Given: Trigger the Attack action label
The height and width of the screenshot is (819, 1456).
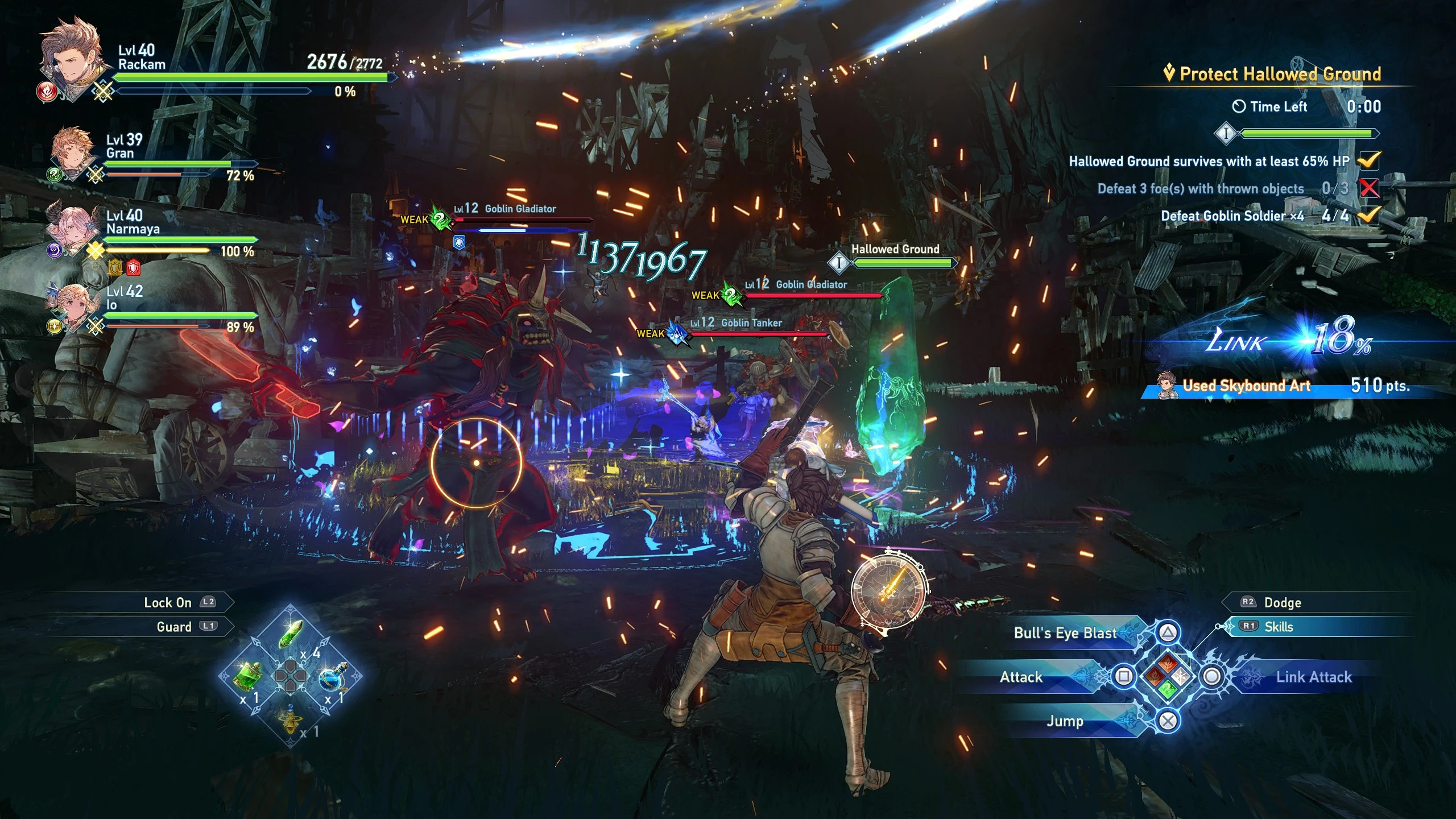Looking at the screenshot, I should click(x=1021, y=677).
